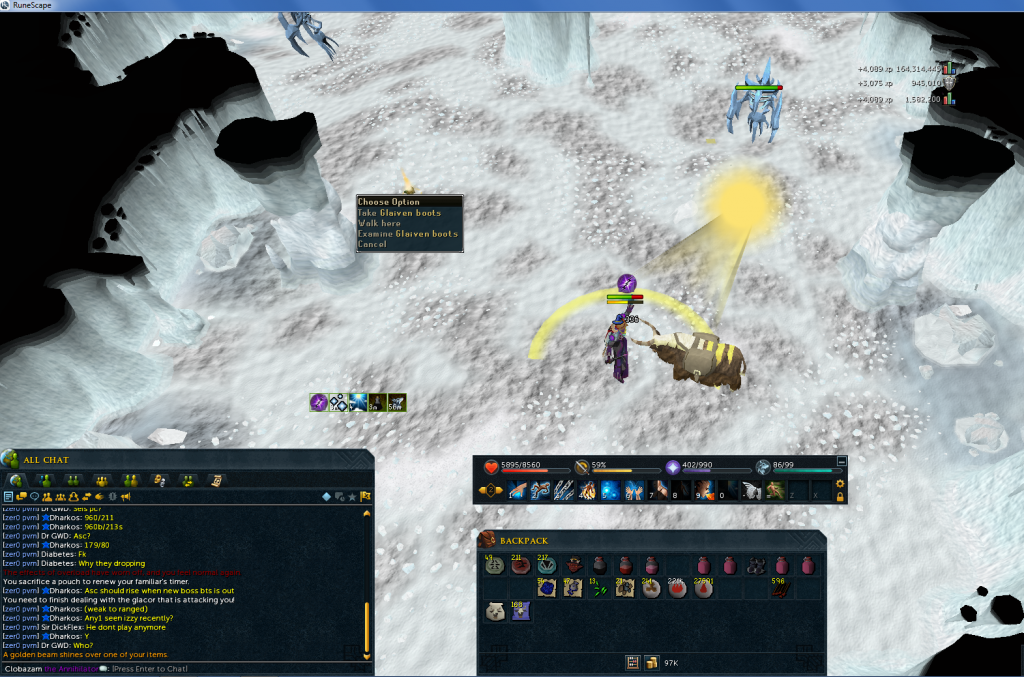
Task: Click the coins pouch icon in backpack
Action: click(651, 662)
